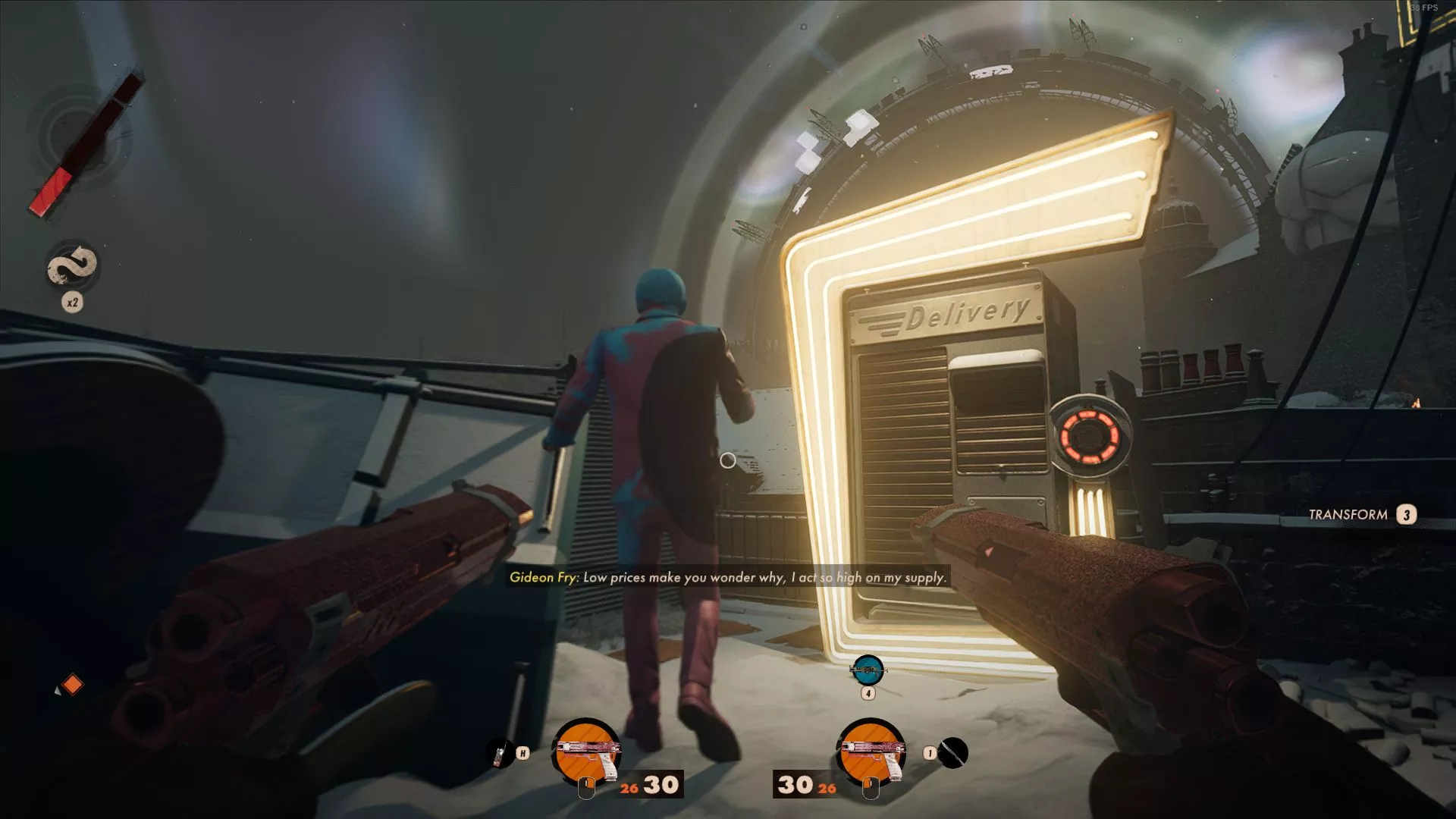1456x819 pixels.
Task: Click the crosshair reticle circle
Action: click(x=728, y=460)
